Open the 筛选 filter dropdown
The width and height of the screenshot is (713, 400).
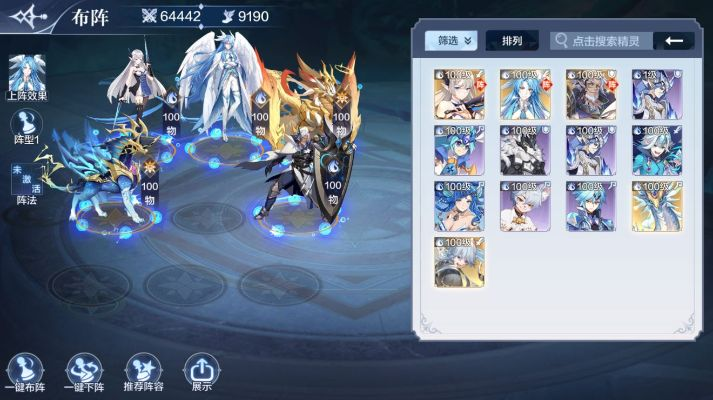[451, 41]
